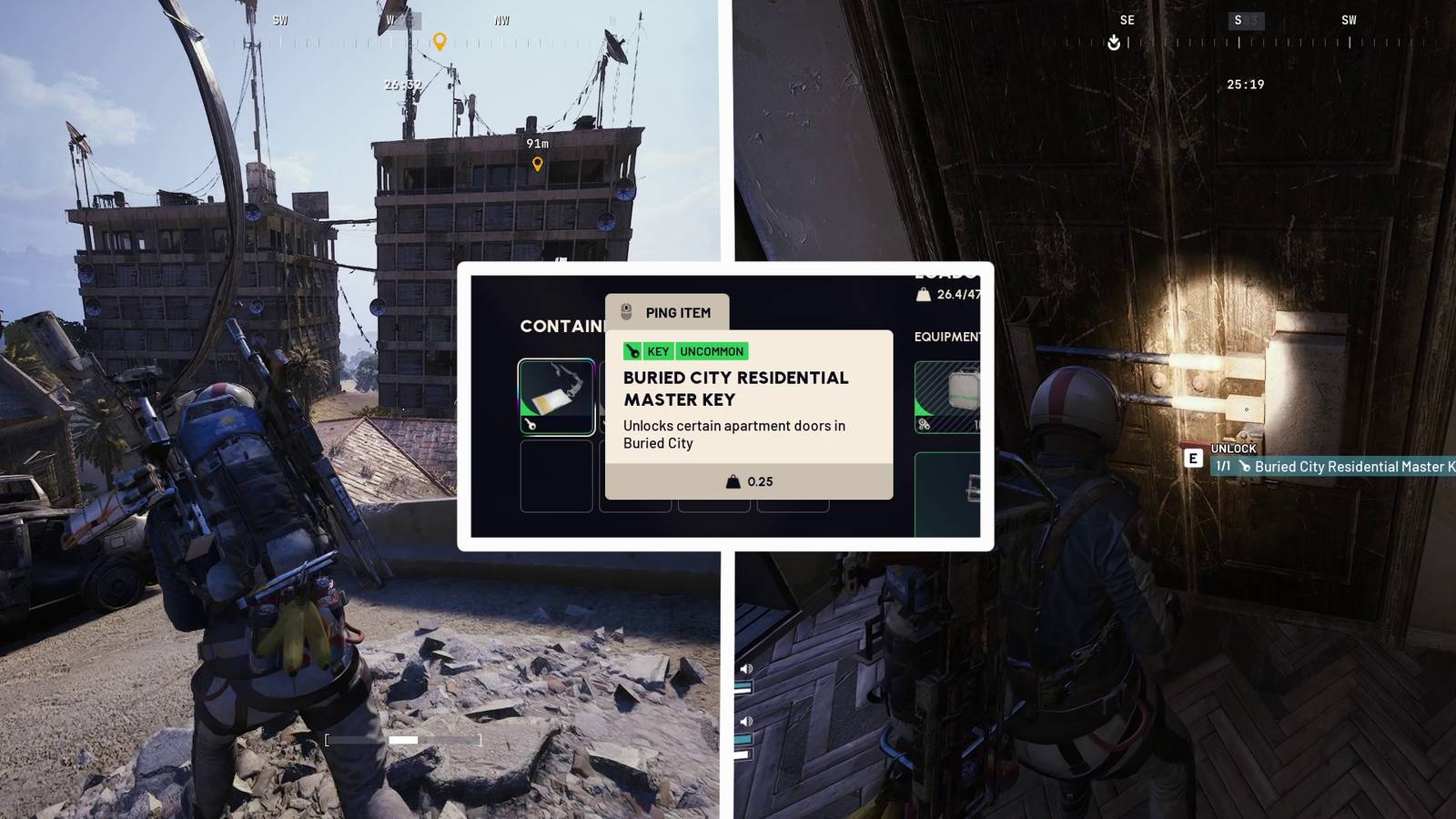Adjust the teal volume level bar
This screenshot has height=819, width=1456.
pyautogui.click(x=741, y=686)
